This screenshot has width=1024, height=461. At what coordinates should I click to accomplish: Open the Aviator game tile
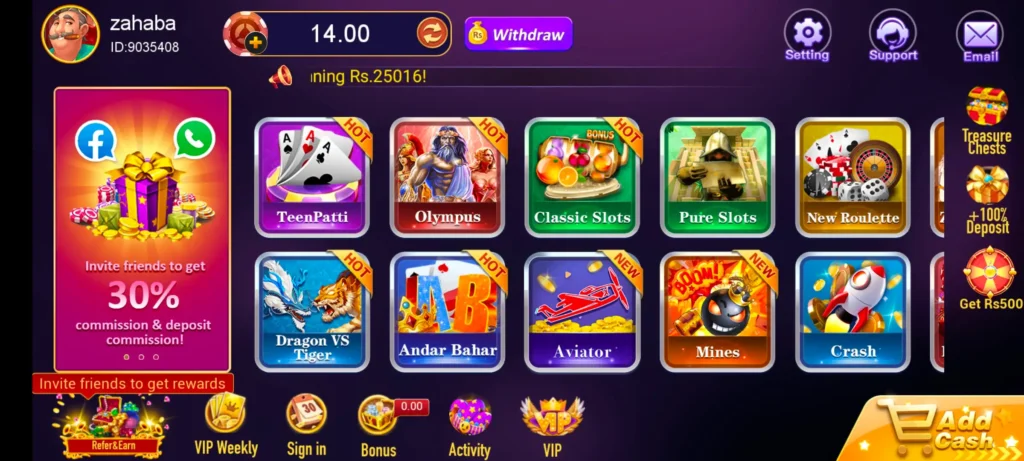pyautogui.click(x=582, y=311)
